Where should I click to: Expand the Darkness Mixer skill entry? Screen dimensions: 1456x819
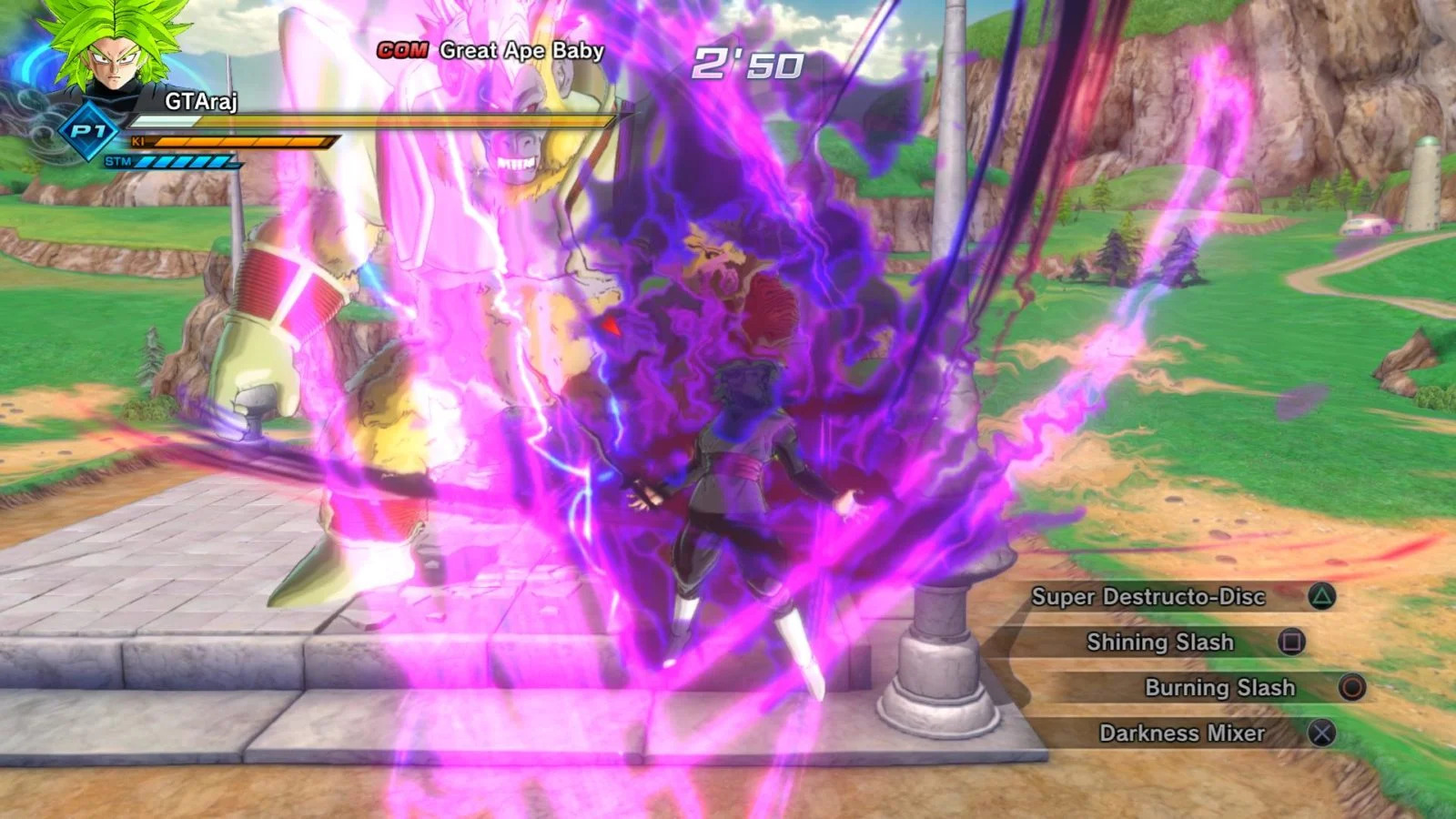click(1180, 733)
